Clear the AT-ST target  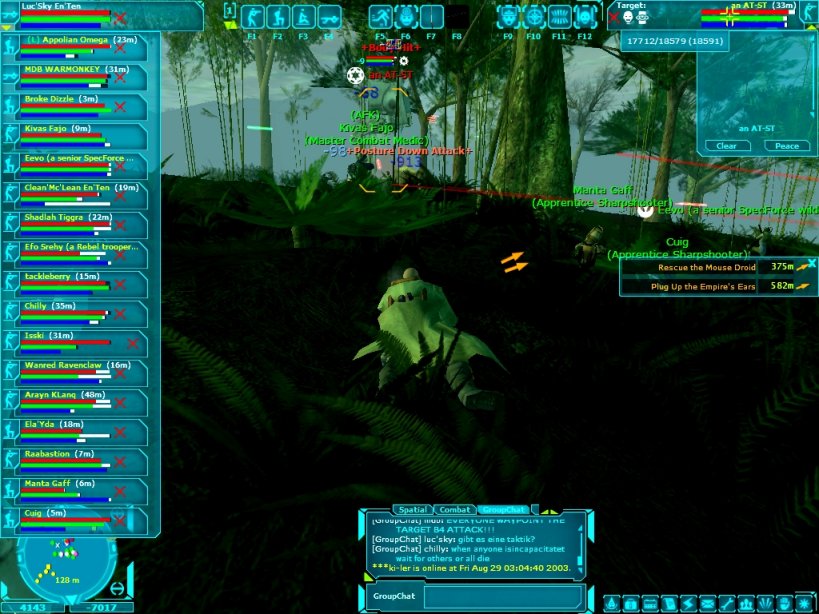[x=727, y=146]
